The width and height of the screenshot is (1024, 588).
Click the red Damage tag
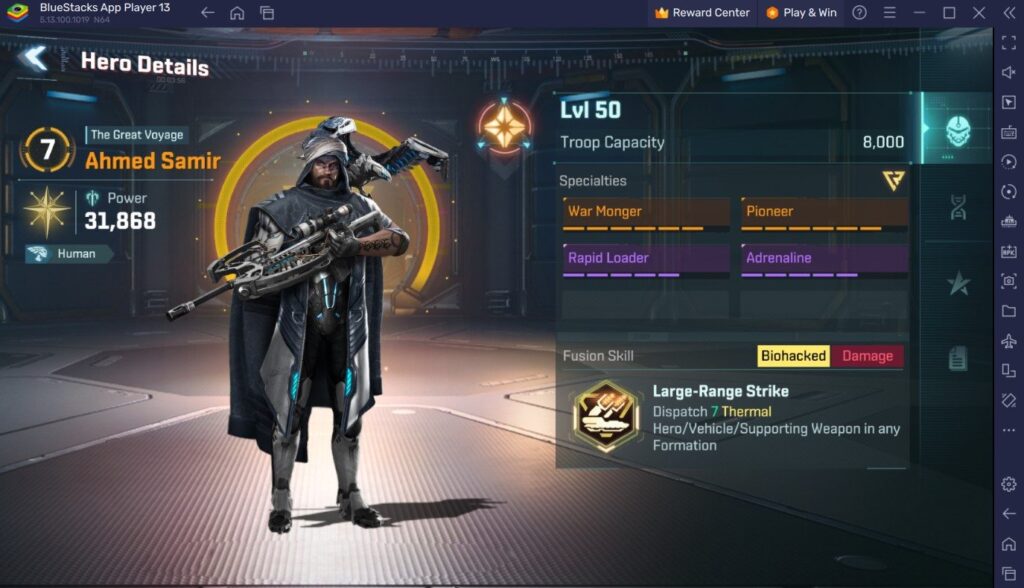[867, 356]
